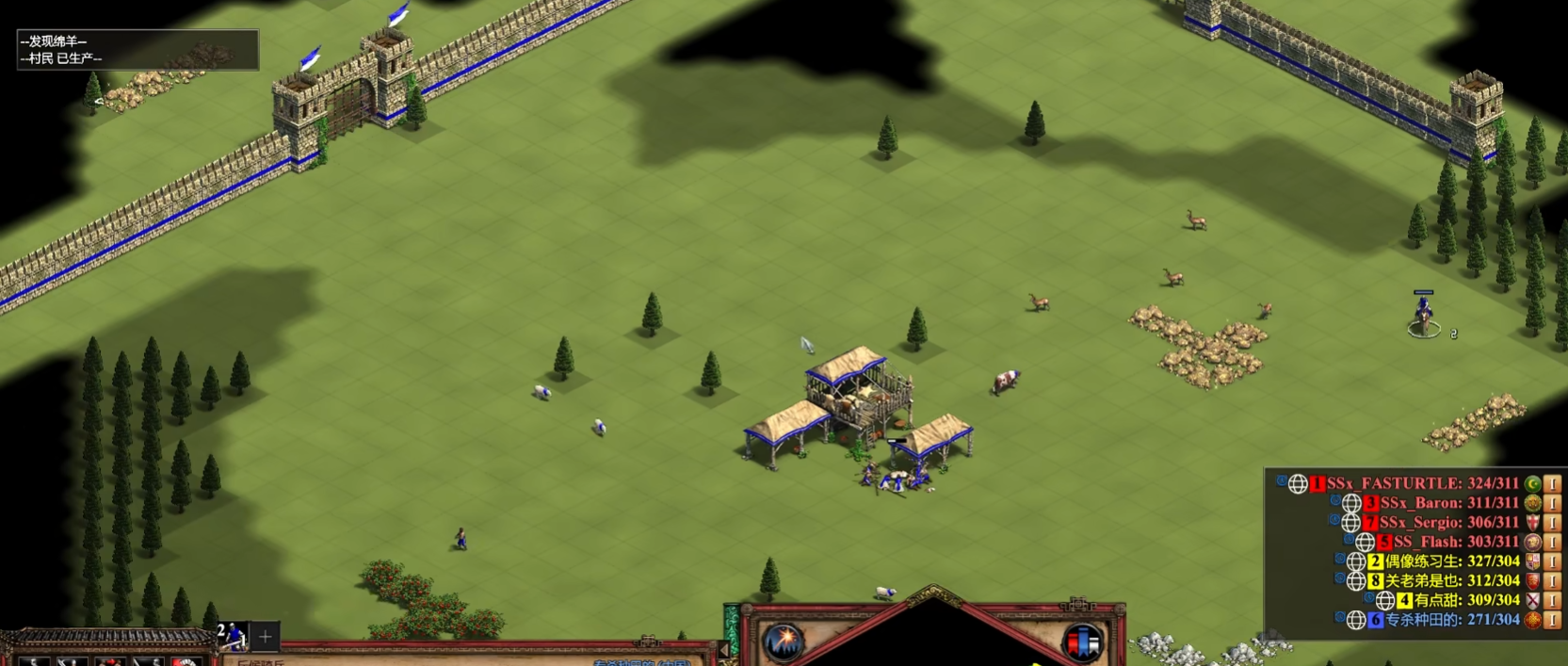Click the SSx_Baron player entry
Image resolution: width=1568 pixels, height=666 pixels.
1448,503
